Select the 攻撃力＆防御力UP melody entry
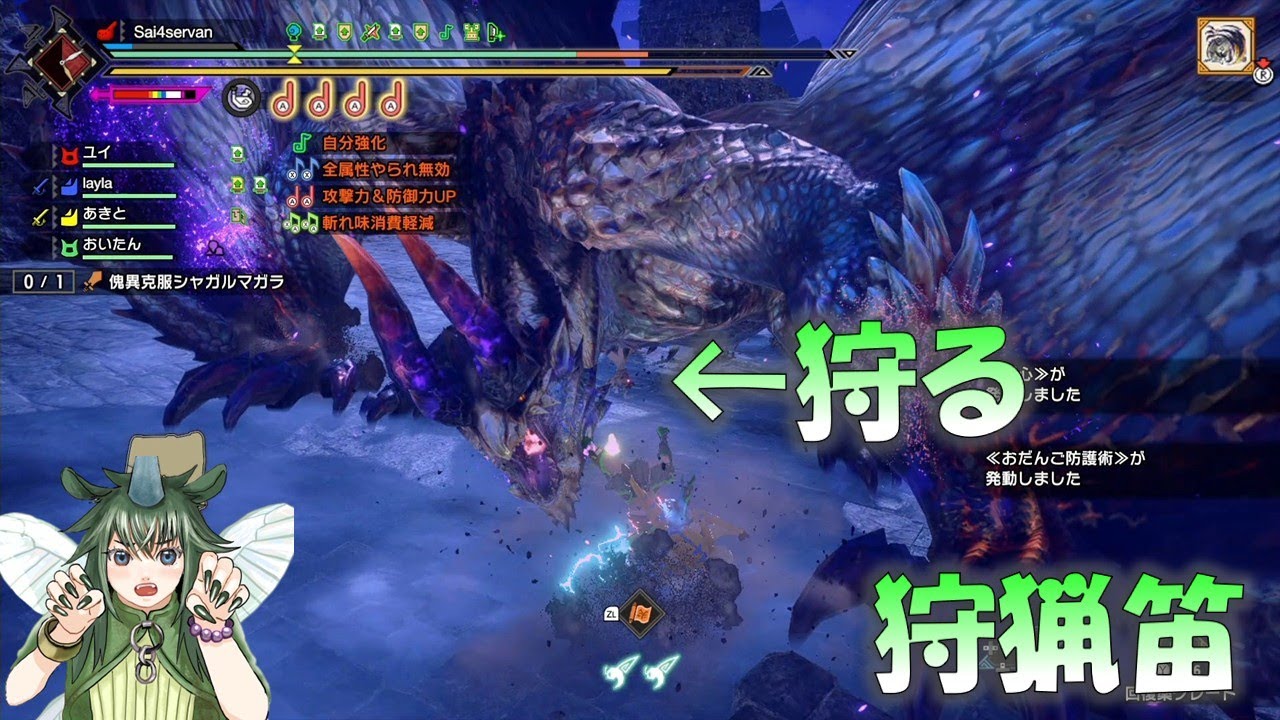This screenshot has height=720, width=1280. [389, 196]
